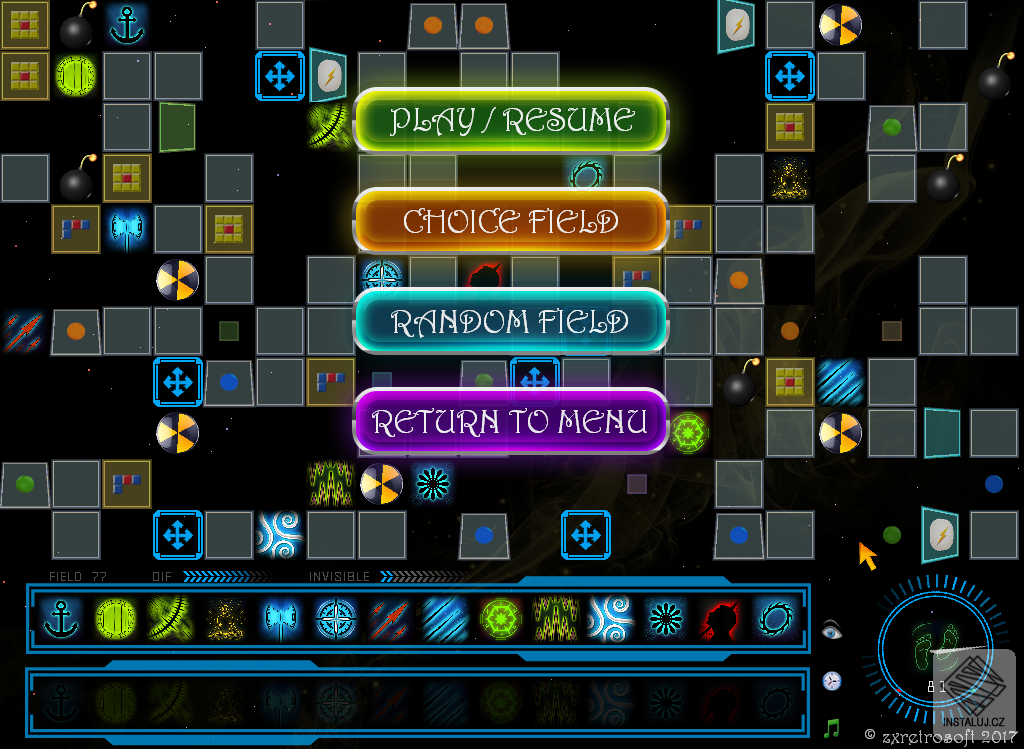This screenshot has width=1024, height=749.
Task: Pick the compass rose icon in the bar
Action: 333,619
